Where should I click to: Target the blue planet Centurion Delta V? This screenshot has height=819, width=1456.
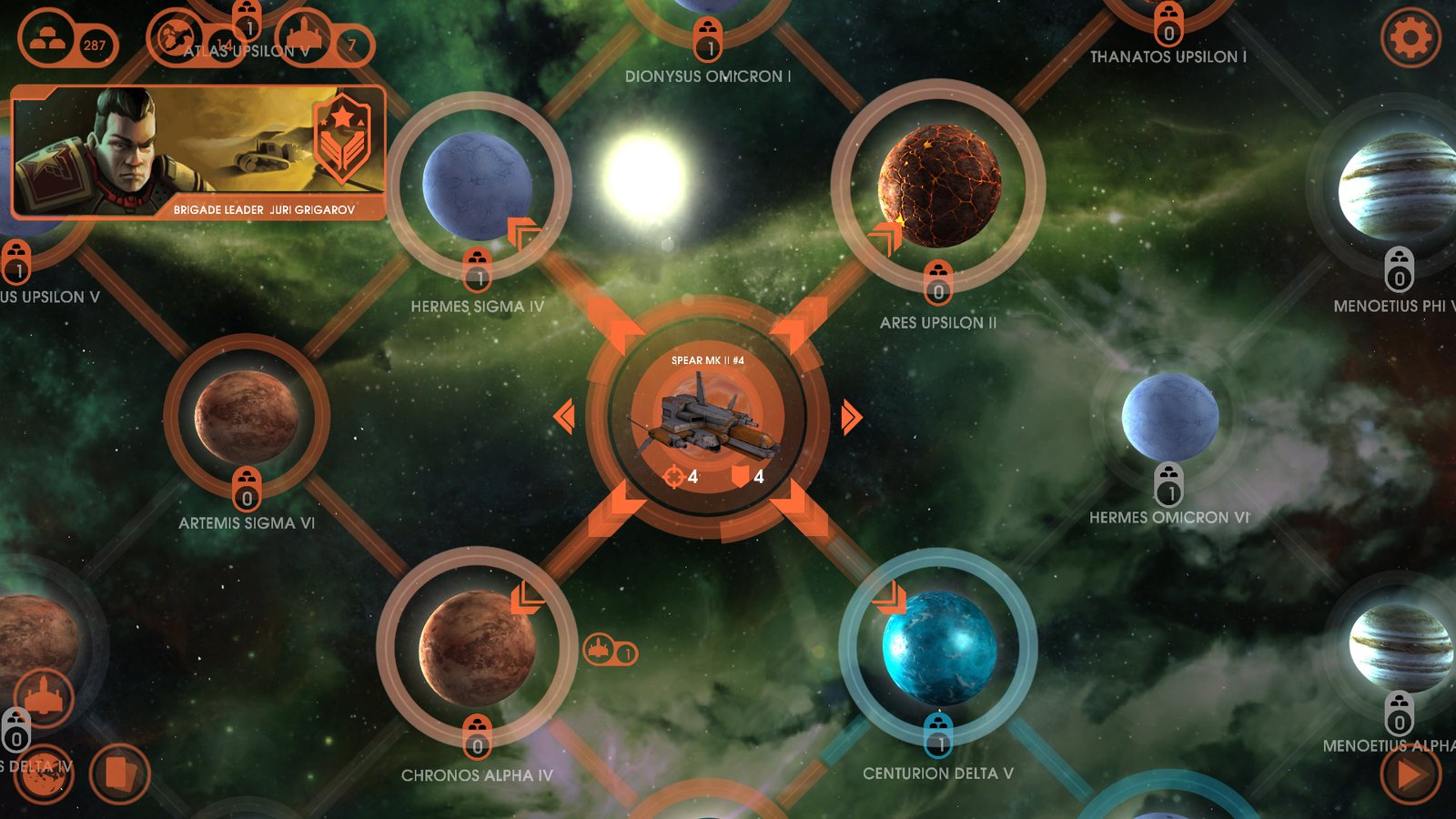click(938, 647)
